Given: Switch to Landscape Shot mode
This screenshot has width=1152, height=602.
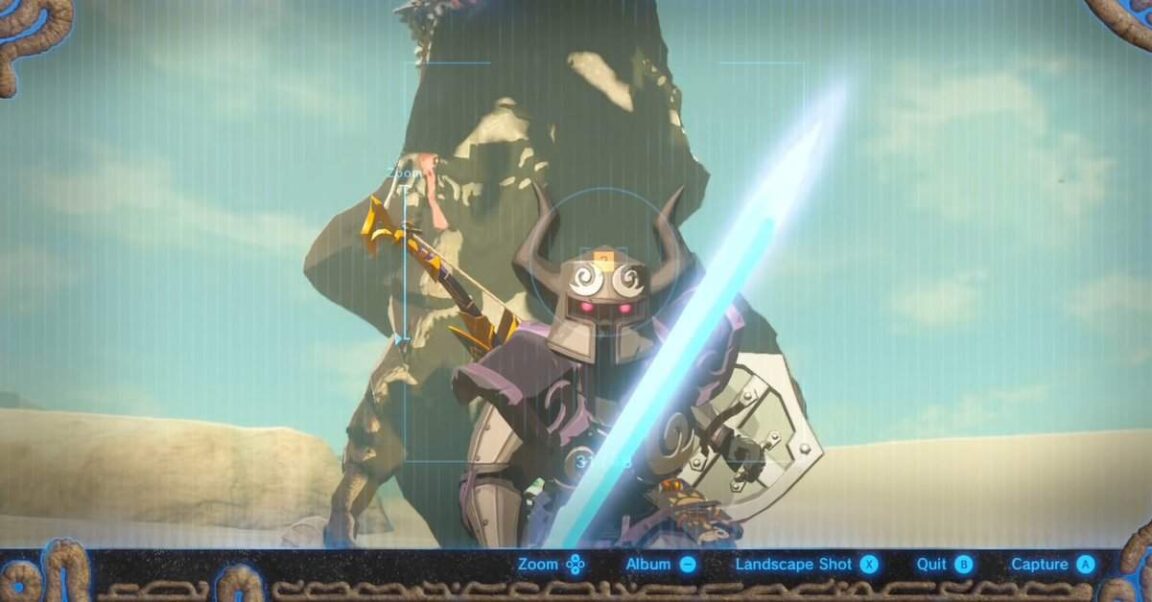Looking at the screenshot, I should [x=806, y=564].
